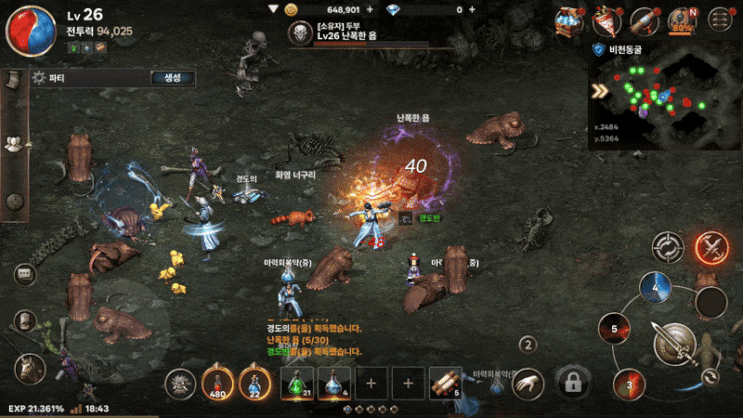This screenshot has width=743, height=418.
Task: Open the scroll icon in the top bar
Action: [x=645, y=19]
